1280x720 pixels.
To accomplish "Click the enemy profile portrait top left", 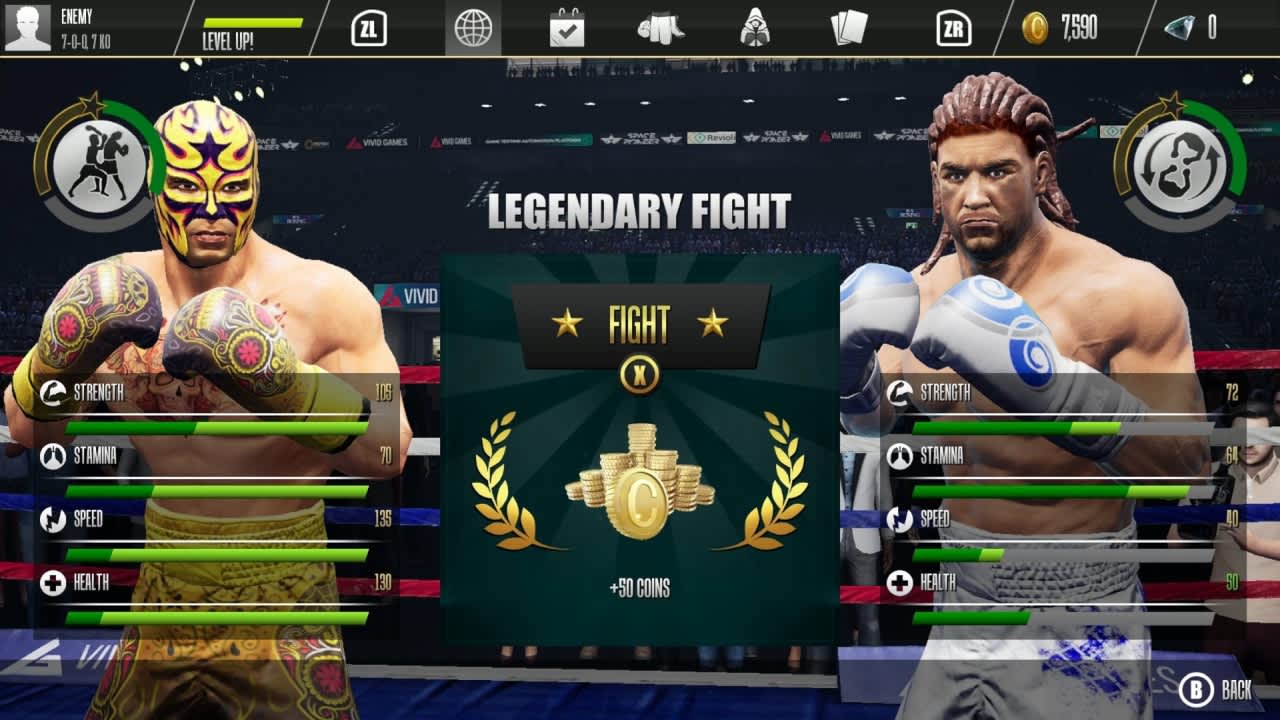I will click(x=28, y=27).
